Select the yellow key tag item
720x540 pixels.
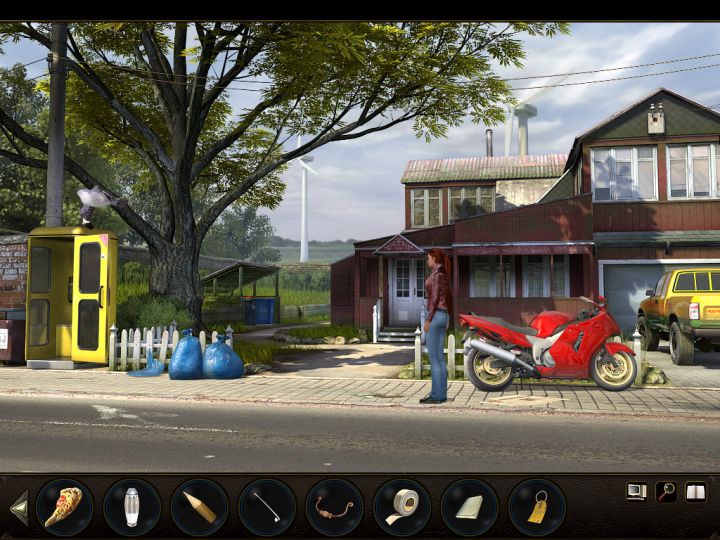[x=537, y=507]
